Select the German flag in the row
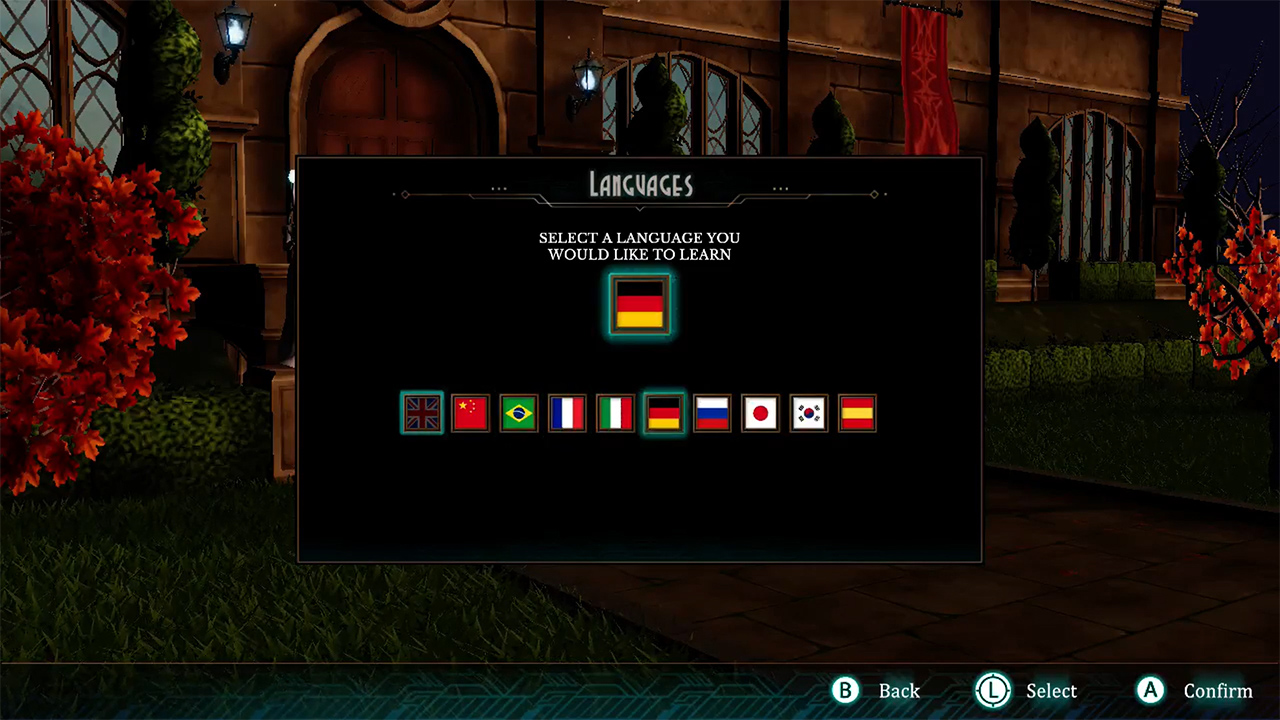 [x=663, y=413]
